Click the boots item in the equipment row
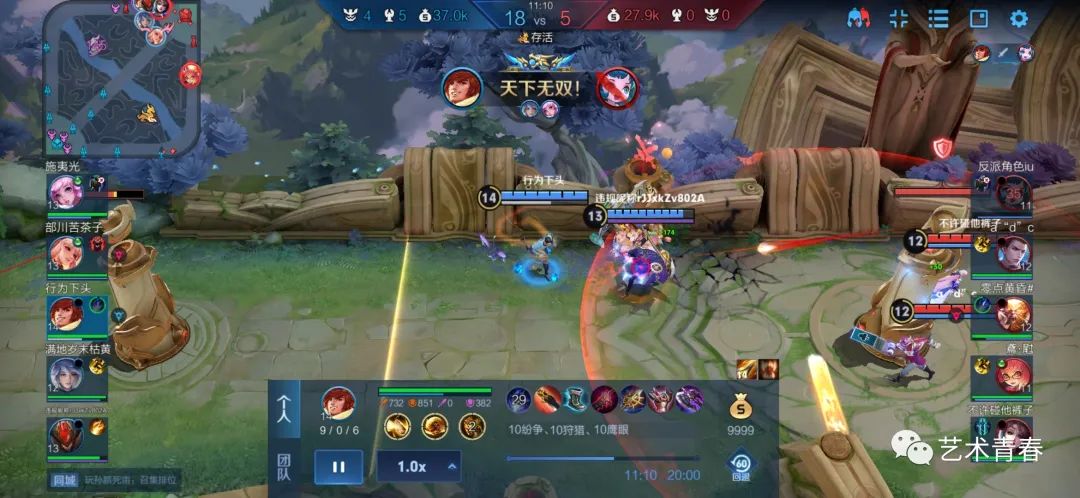Screen dimensions: 1080x498 575,400
